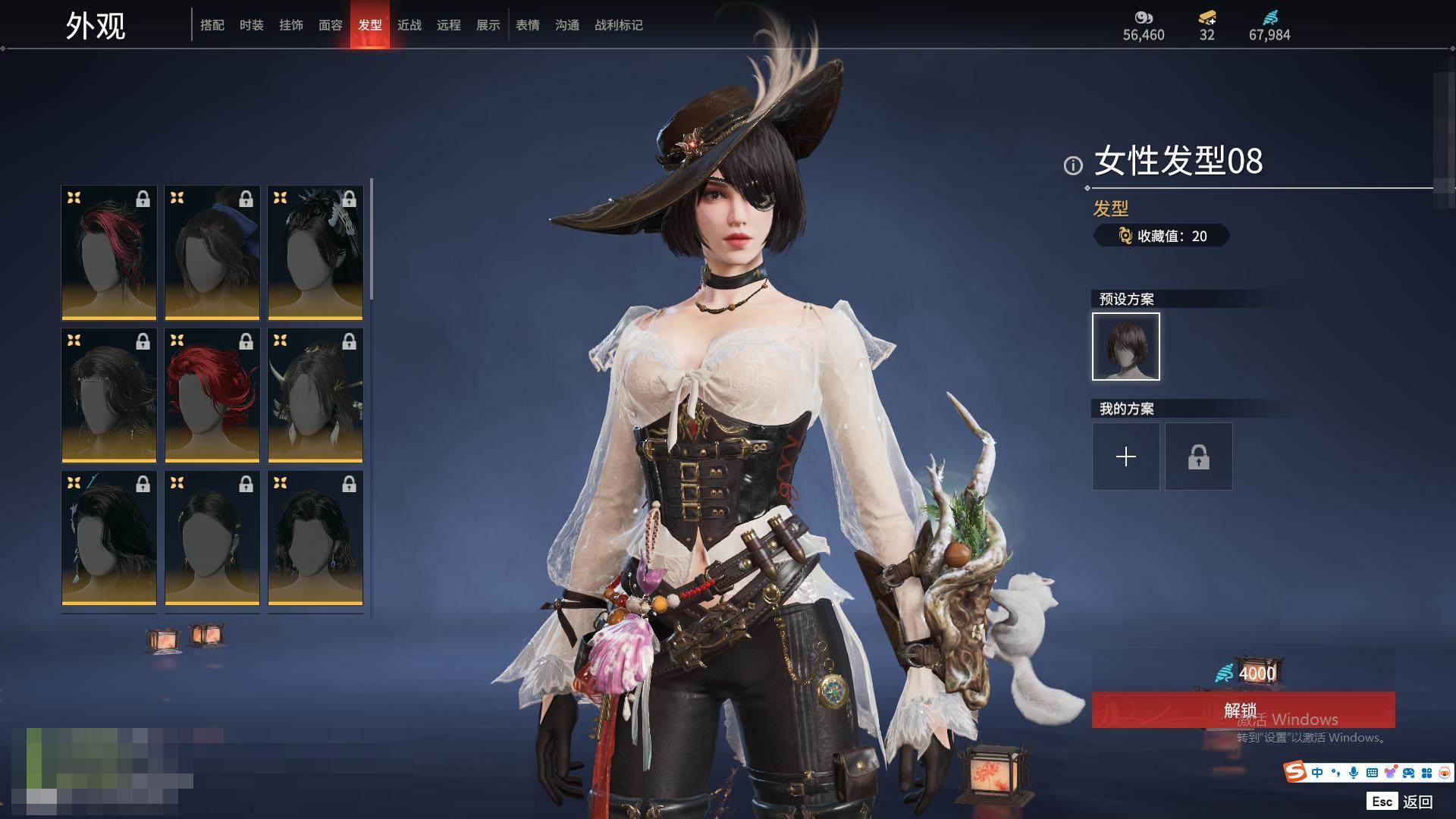The image size is (1456, 819).
Task: Select the bright red curly hairstyle
Action: click(212, 395)
